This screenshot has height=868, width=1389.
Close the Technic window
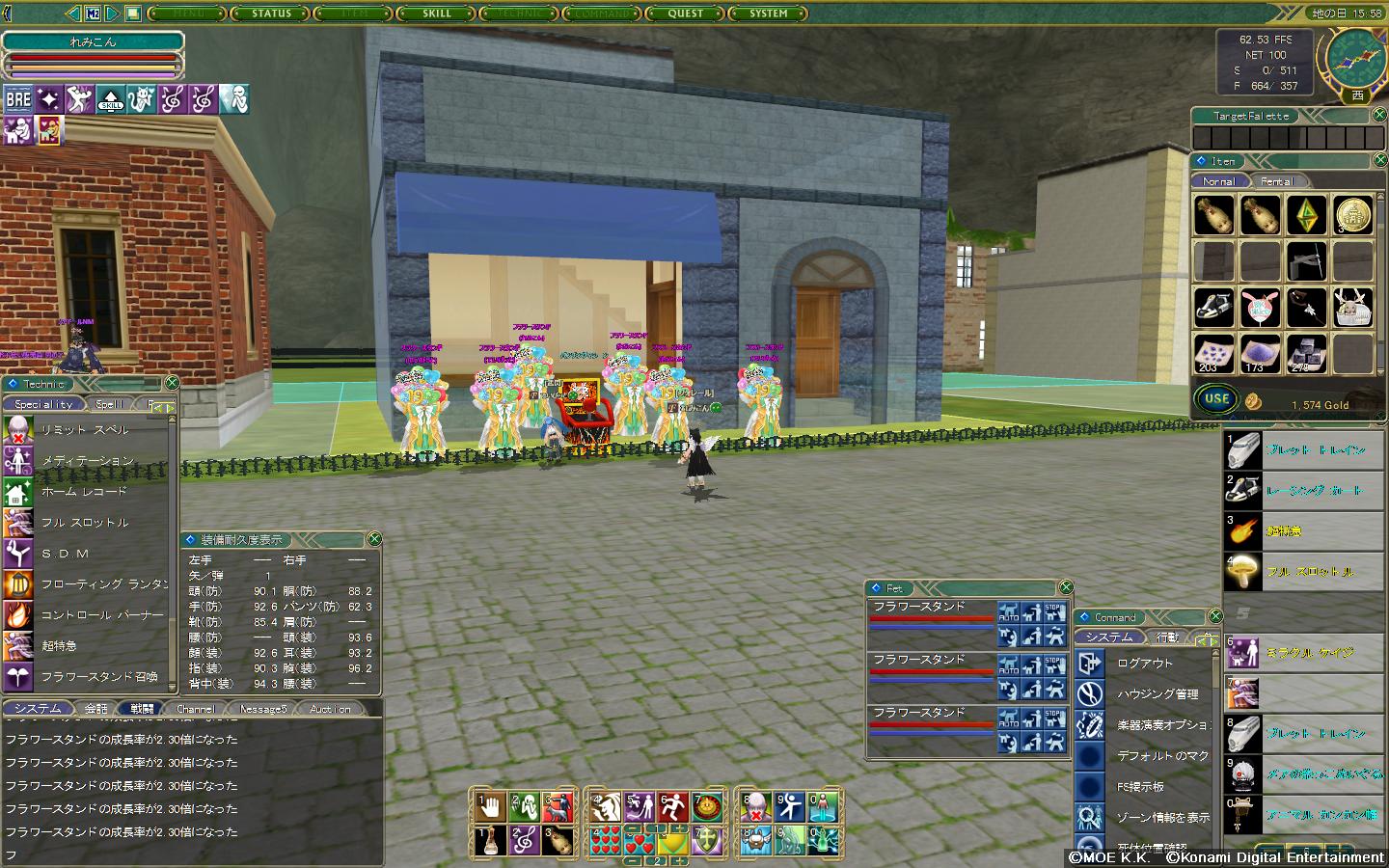point(171,383)
